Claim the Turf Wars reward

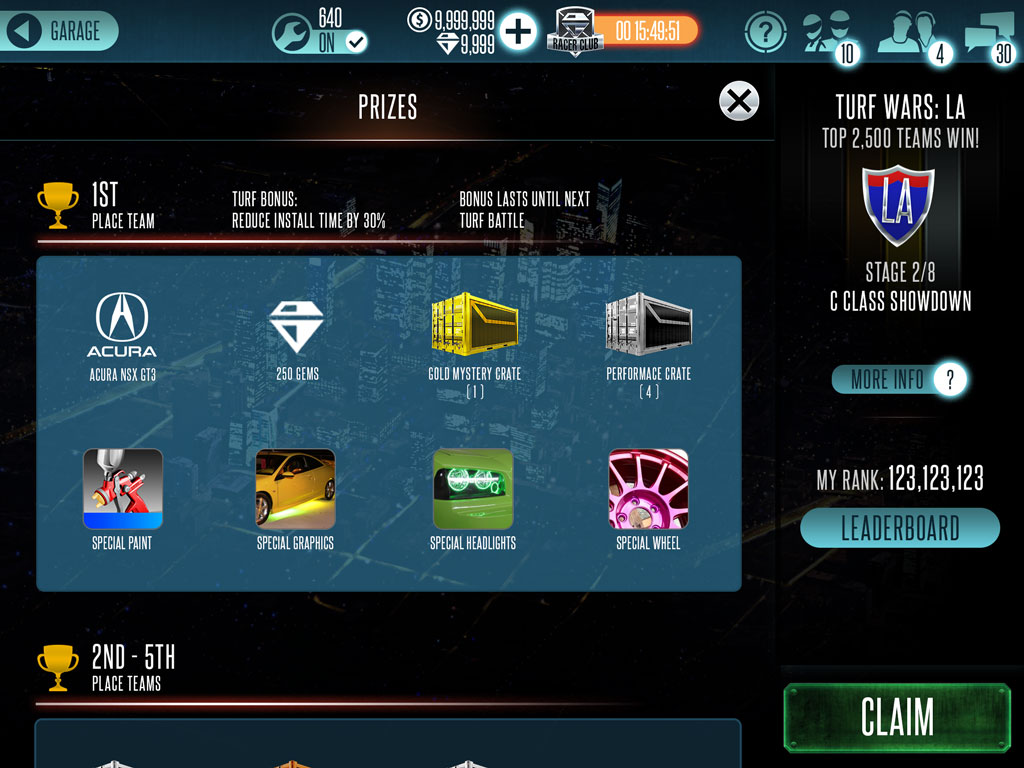tap(897, 717)
